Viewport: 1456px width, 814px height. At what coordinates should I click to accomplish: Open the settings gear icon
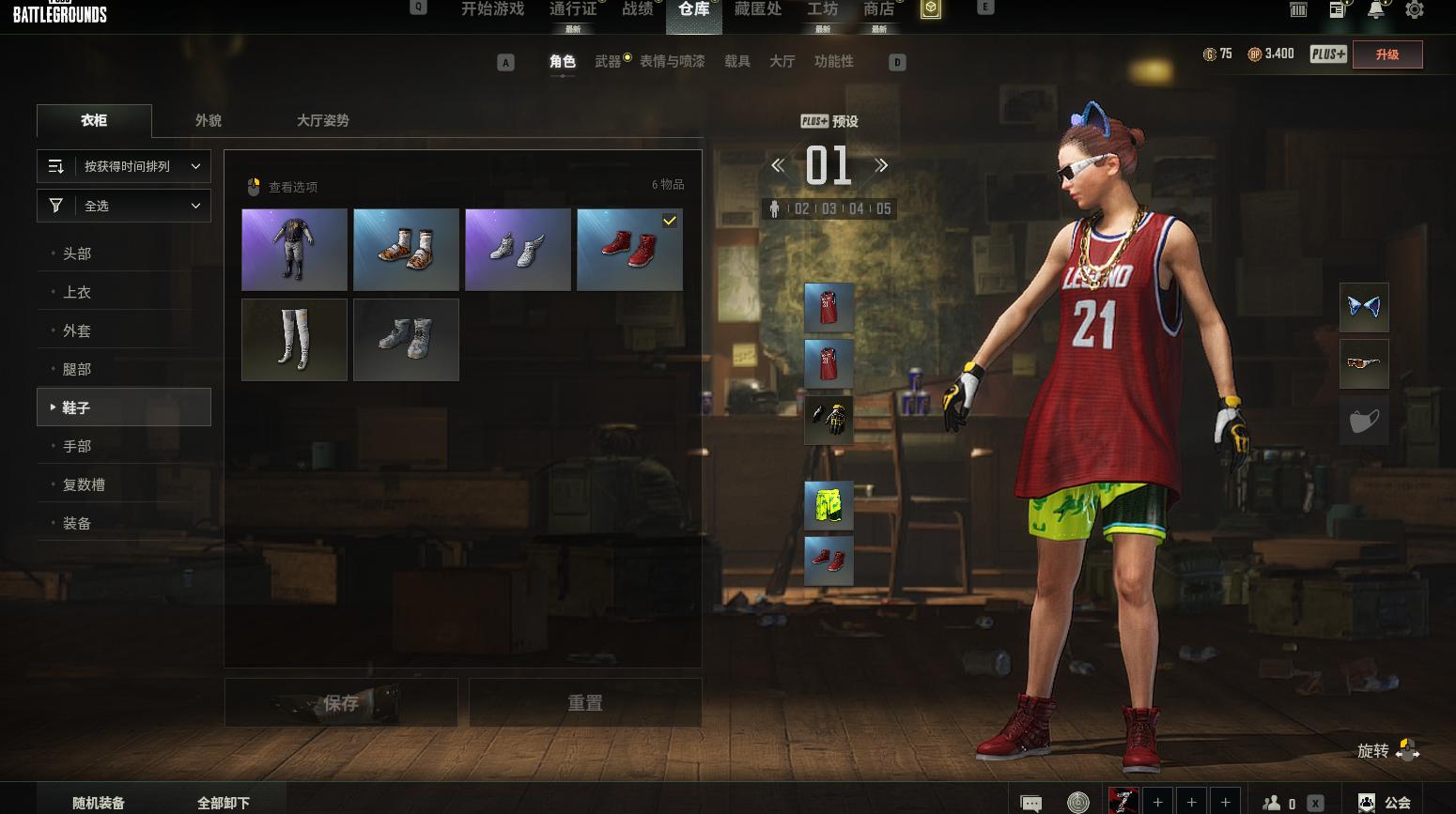click(1414, 10)
